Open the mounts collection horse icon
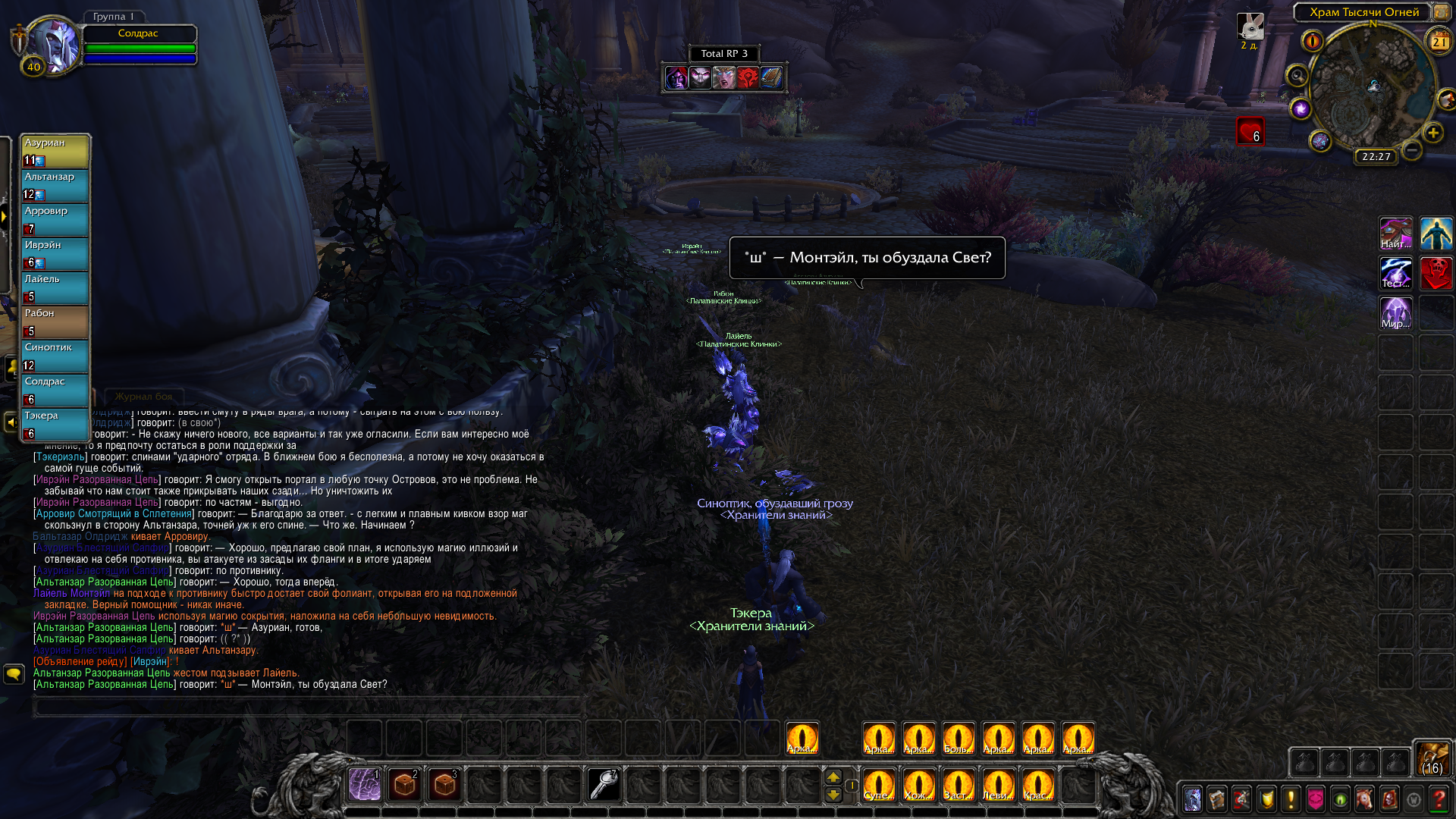Viewport: 1456px width, 819px height. pos(1364,799)
